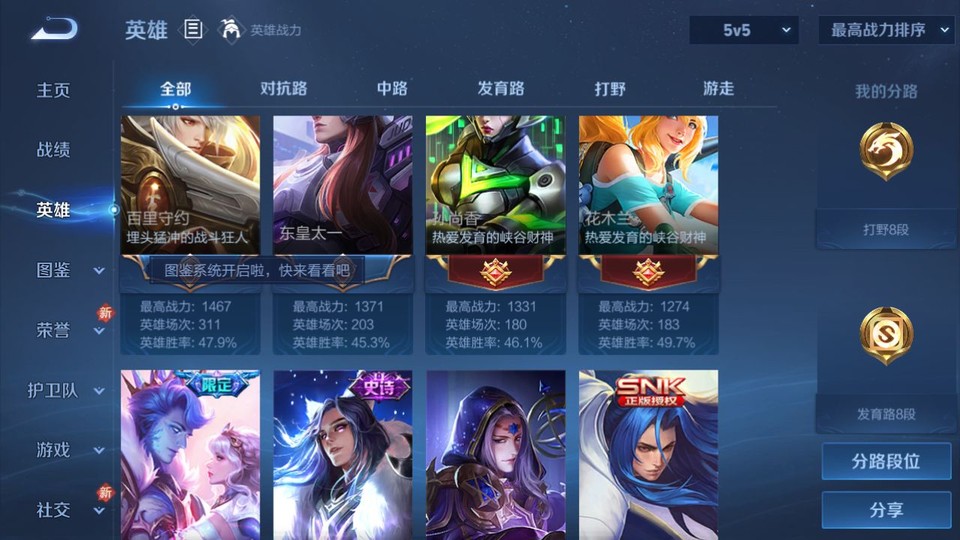Switch to the 发育路 tab
The image size is (960, 540).
500,88
